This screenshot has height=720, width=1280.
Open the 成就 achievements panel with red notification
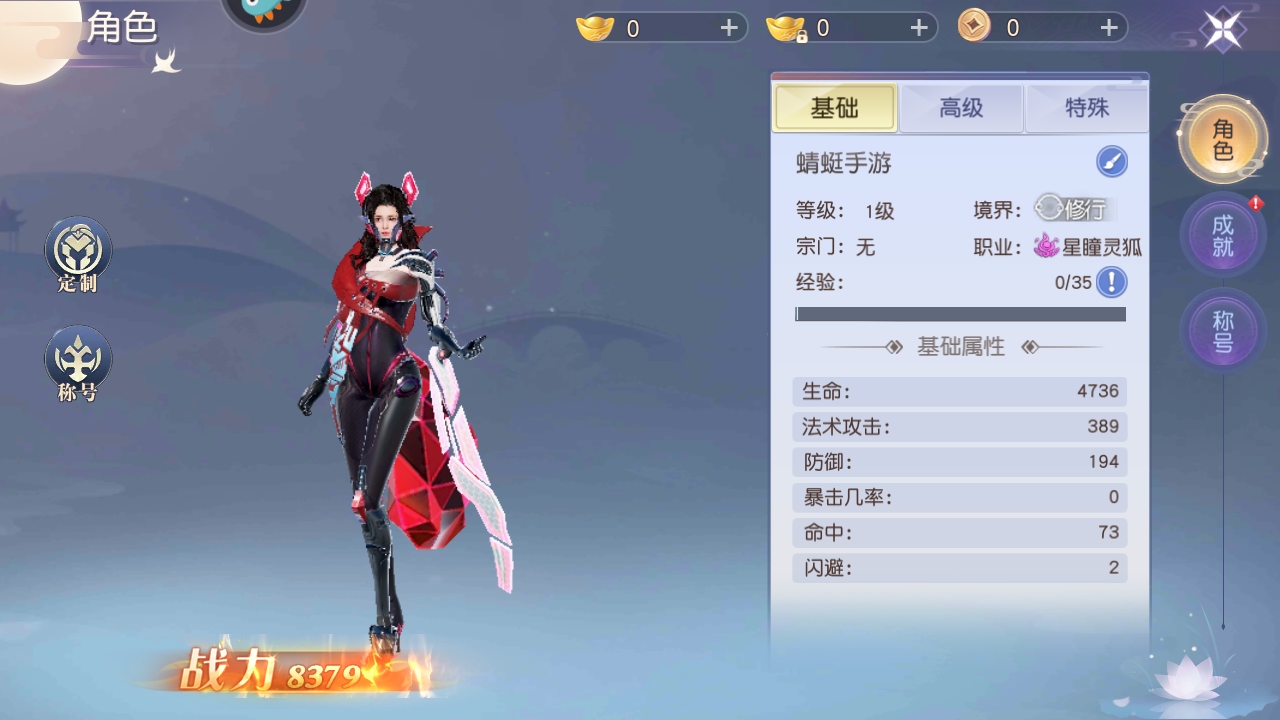point(1221,235)
